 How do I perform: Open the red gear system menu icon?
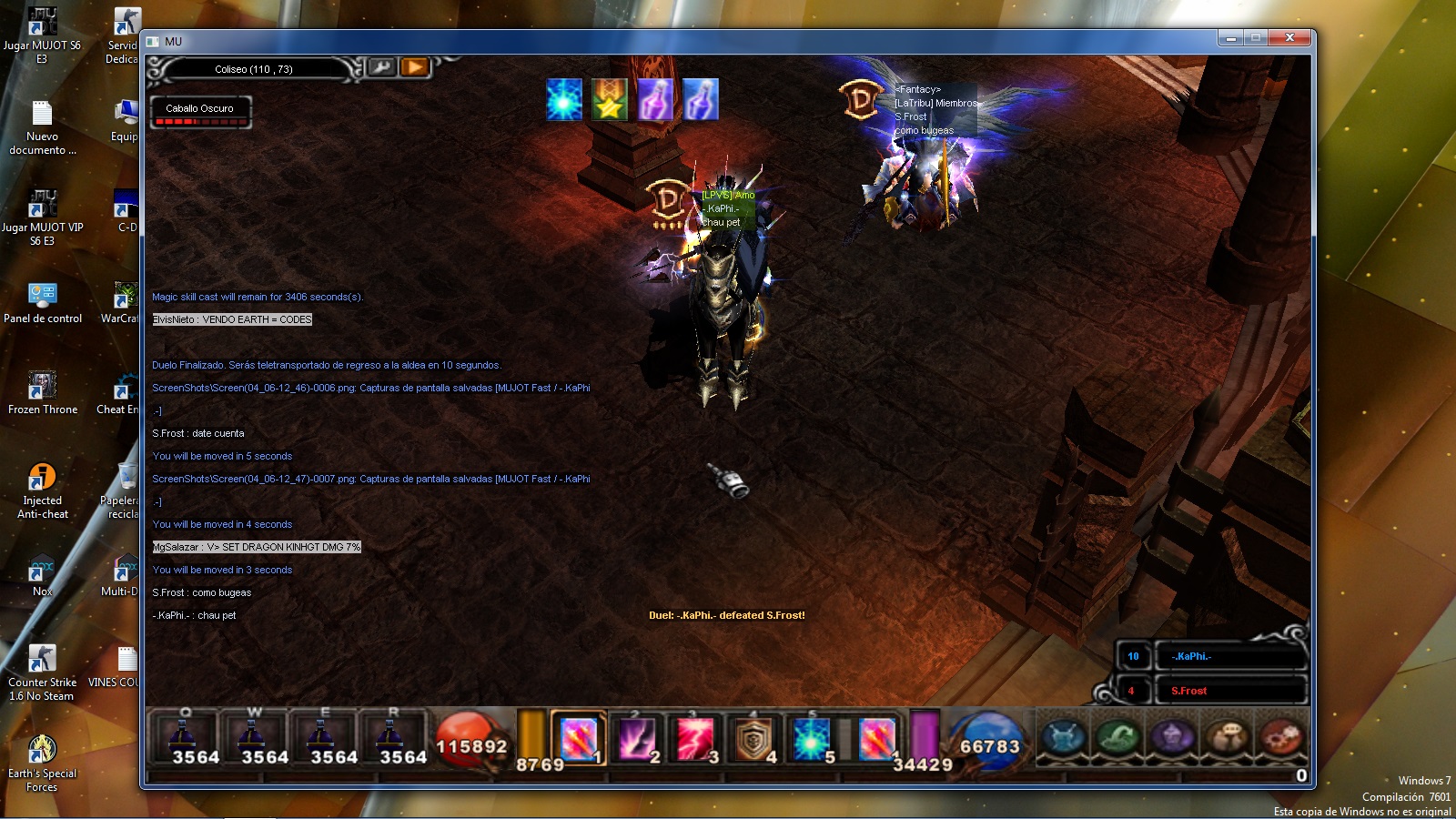1281,737
